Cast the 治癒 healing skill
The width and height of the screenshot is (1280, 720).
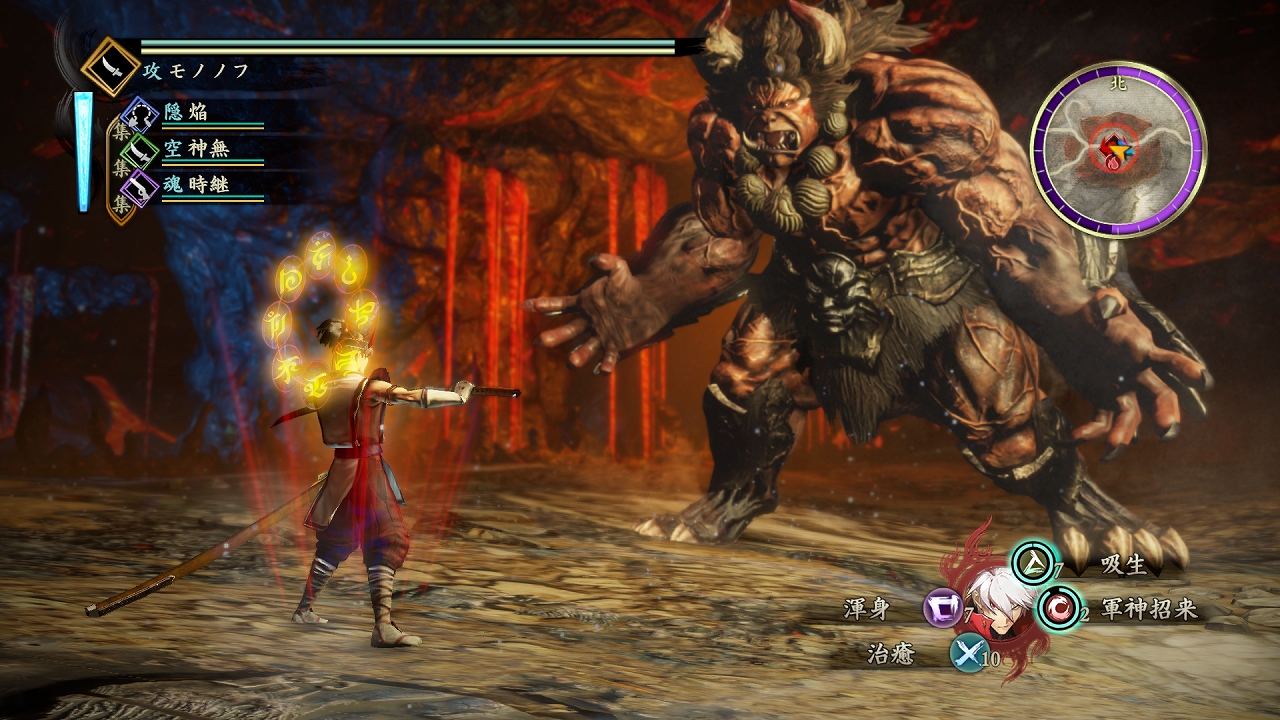coord(967,653)
